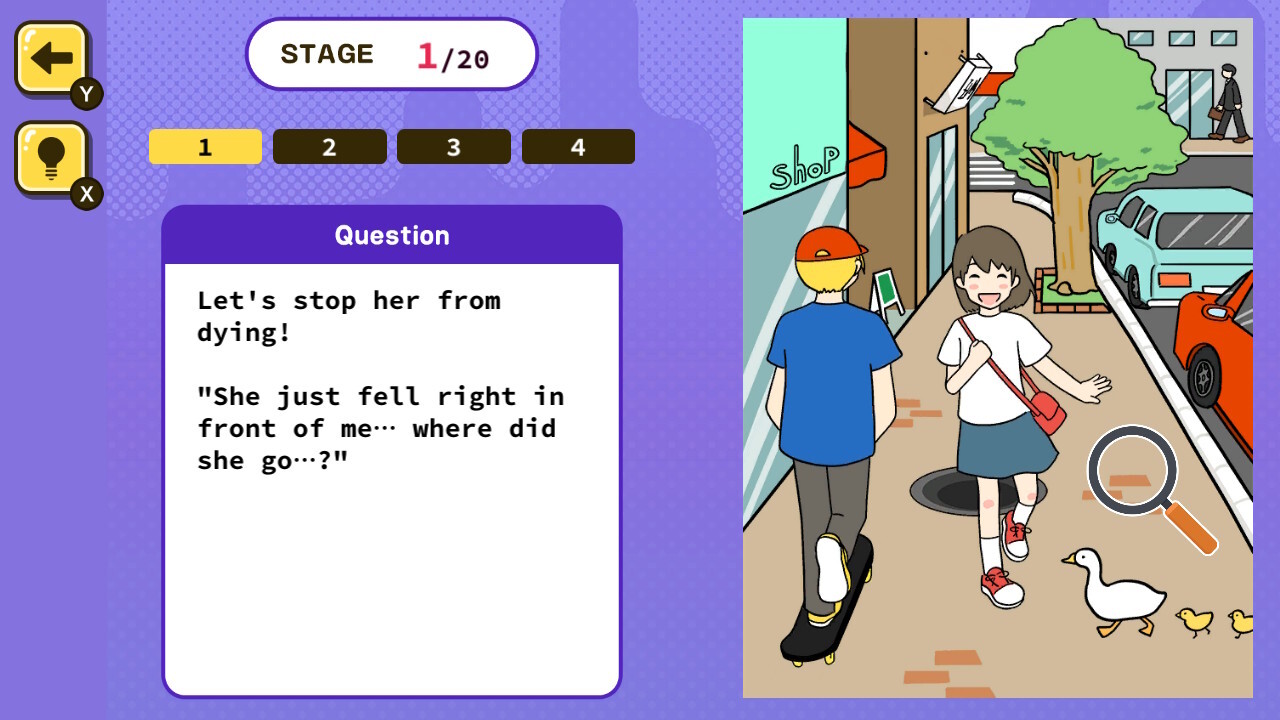Select question tab 1
The height and width of the screenshot is (720, 1280).
point(205,146)
